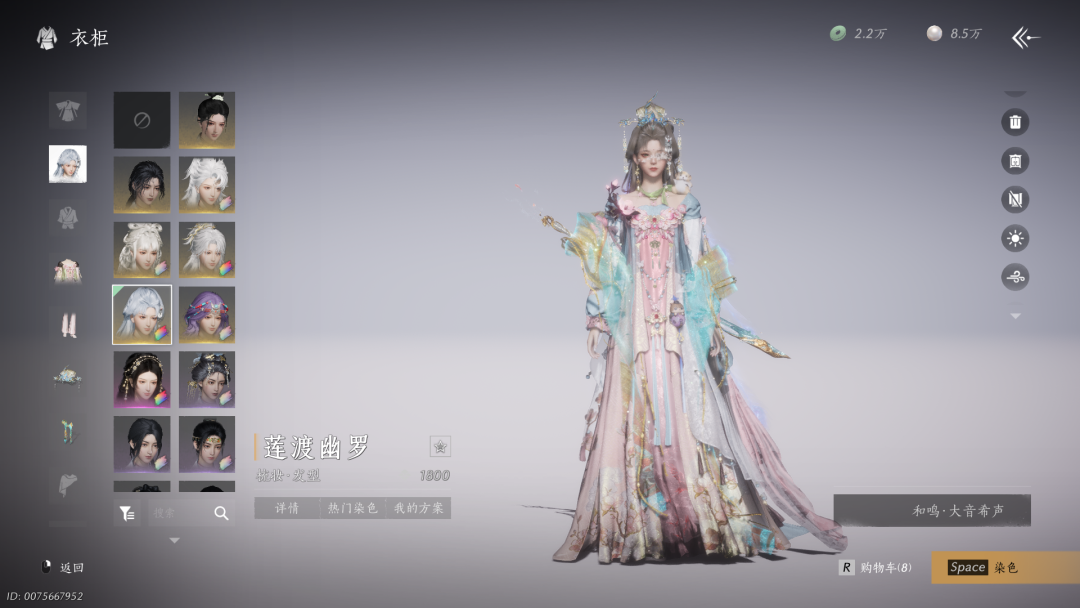The width and height of the screenshot is (1080, 608).
Task: Favorite 莲渡幽罗 with the star button
Action: (440, 446)
